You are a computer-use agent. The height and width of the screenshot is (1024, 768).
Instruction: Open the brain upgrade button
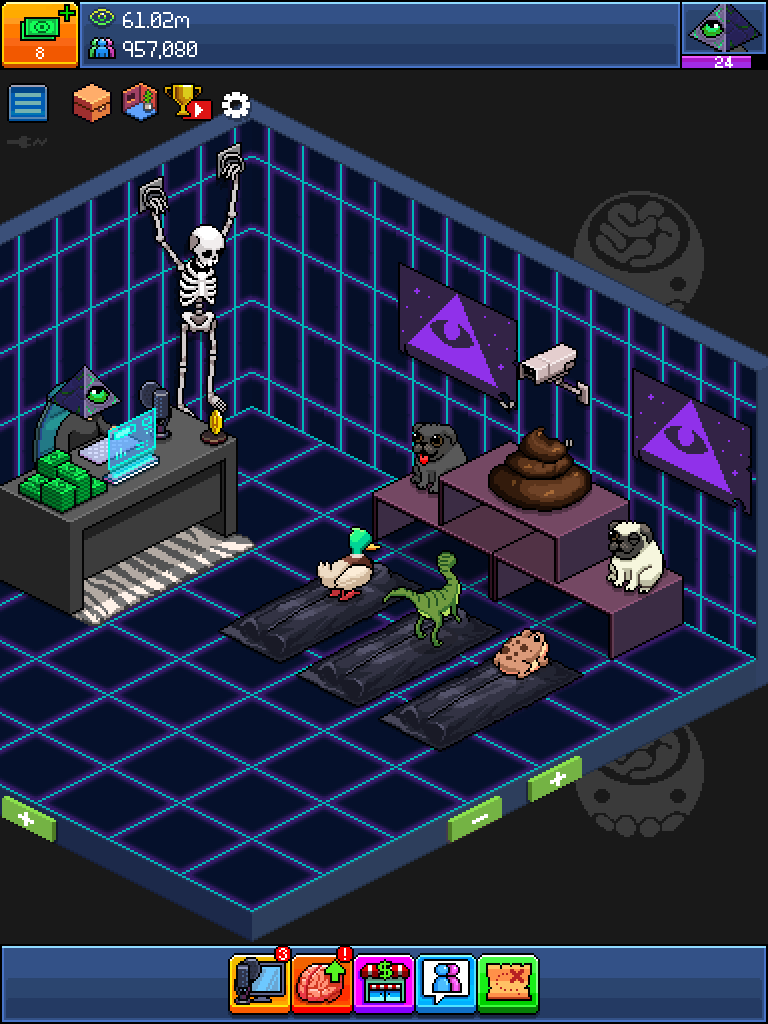click(322, 982)
